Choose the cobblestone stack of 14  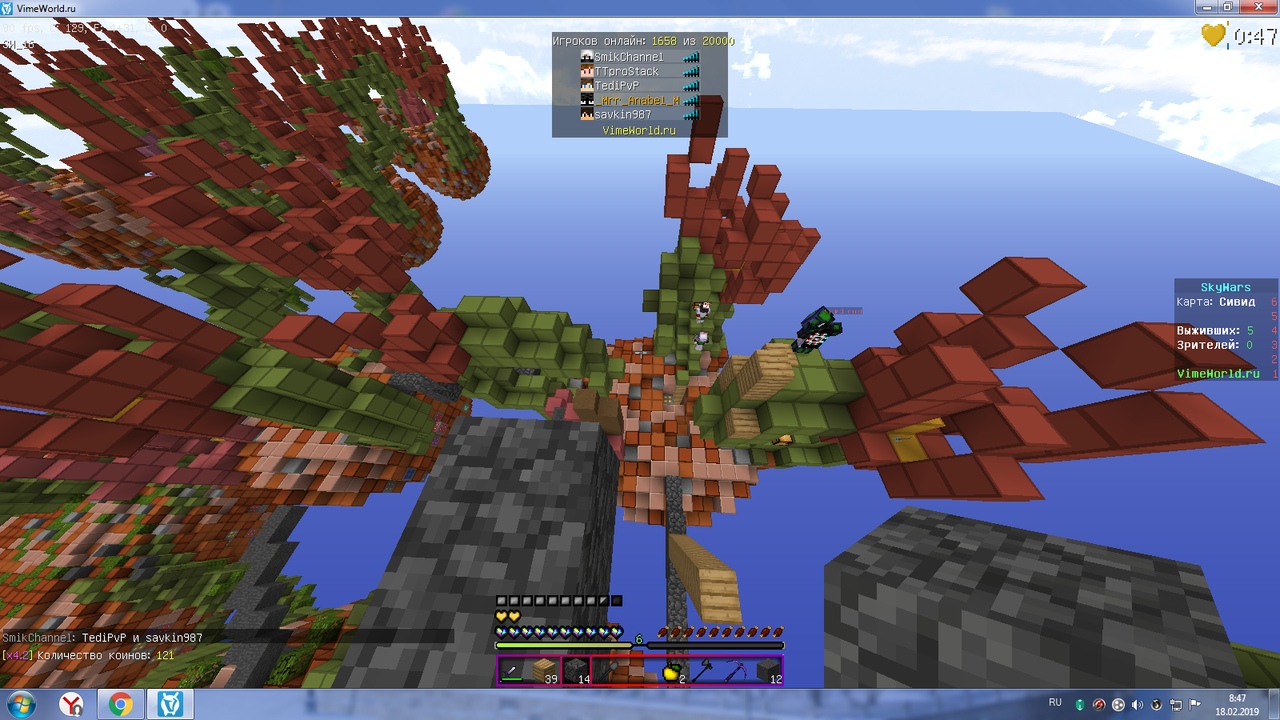click(x=576, y=671)
